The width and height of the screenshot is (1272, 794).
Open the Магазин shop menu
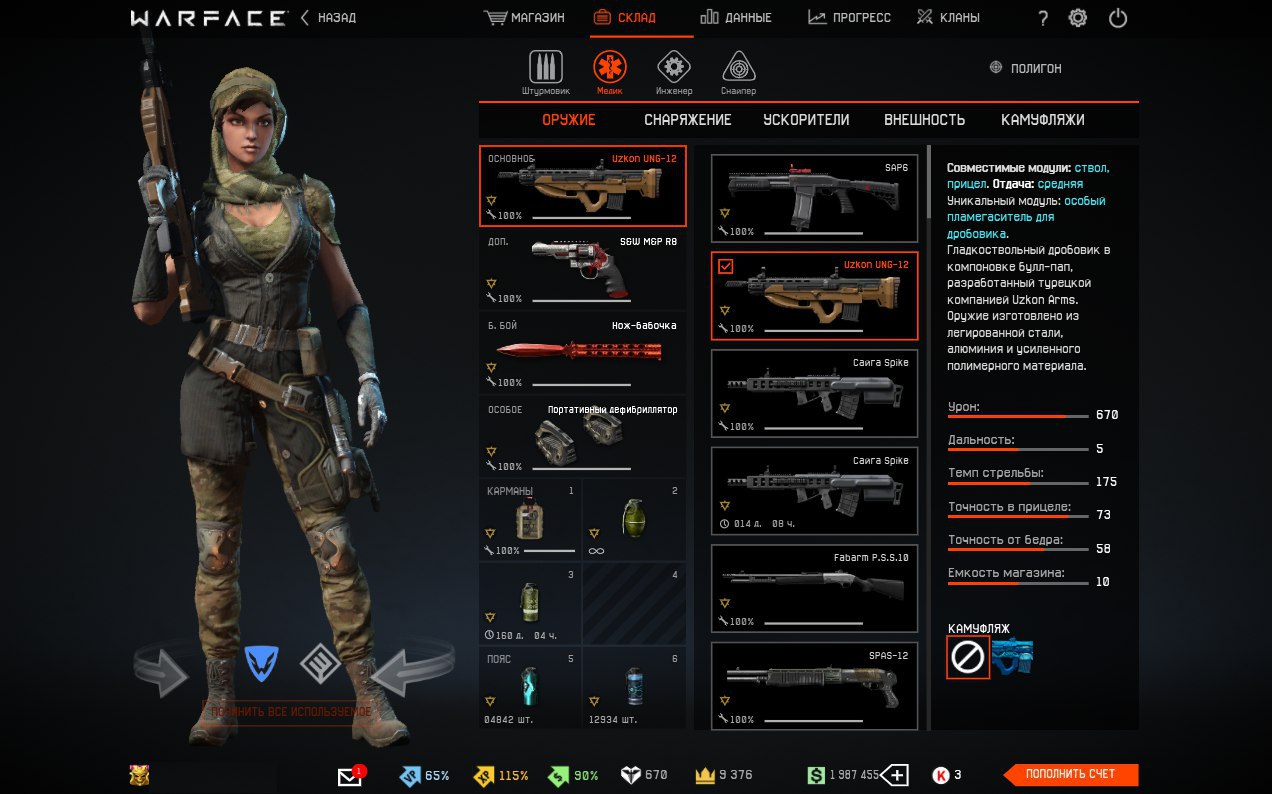(525, 18)
